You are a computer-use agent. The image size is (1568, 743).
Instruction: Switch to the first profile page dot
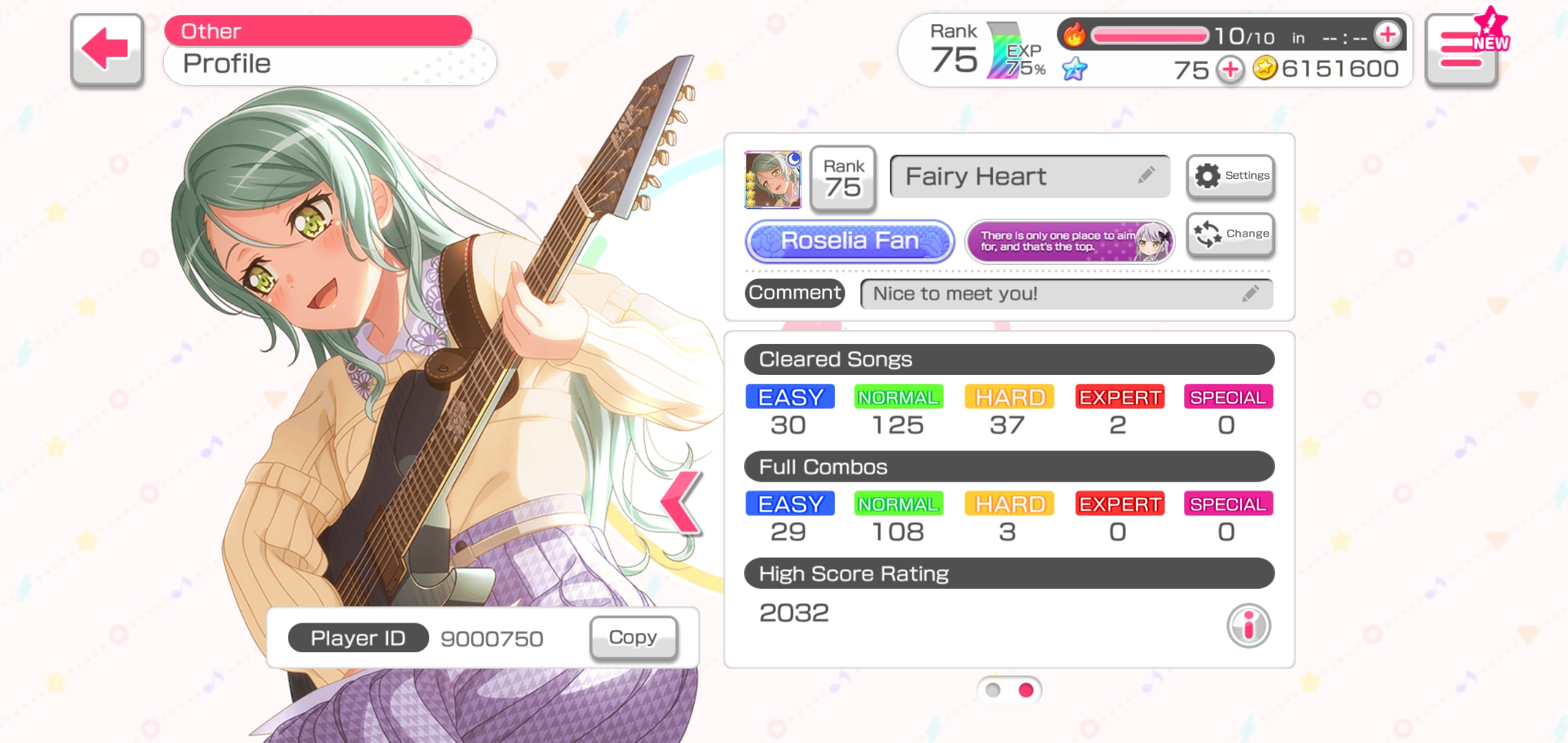[993, 690]
